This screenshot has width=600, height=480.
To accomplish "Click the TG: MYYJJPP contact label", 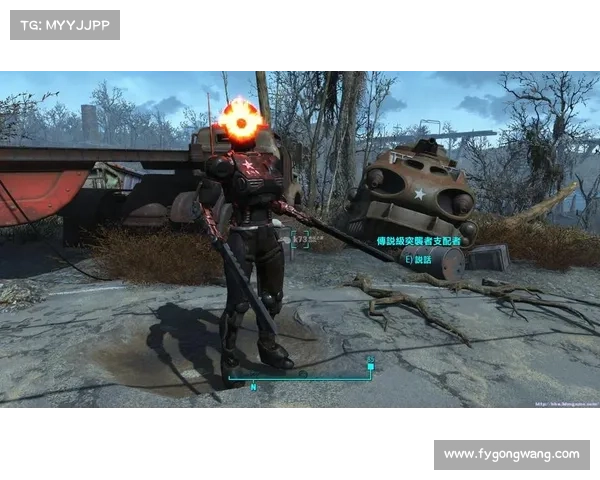I will [x=64, y=24].
